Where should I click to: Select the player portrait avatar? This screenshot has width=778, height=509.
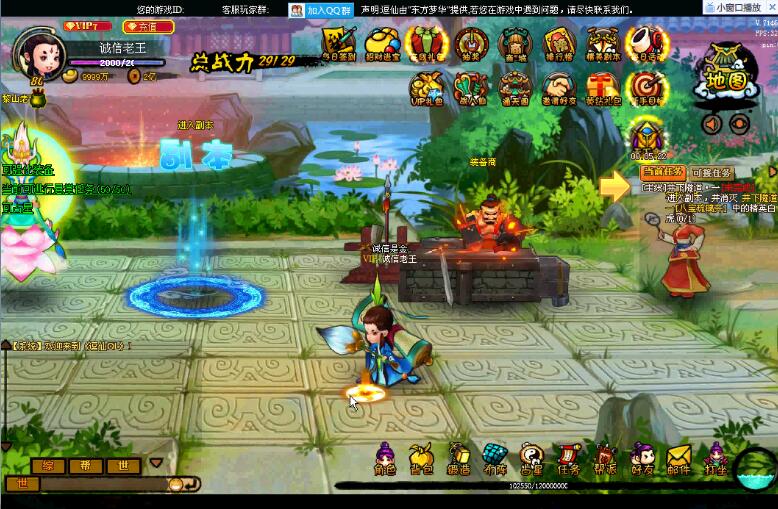[x=37, y=55]
